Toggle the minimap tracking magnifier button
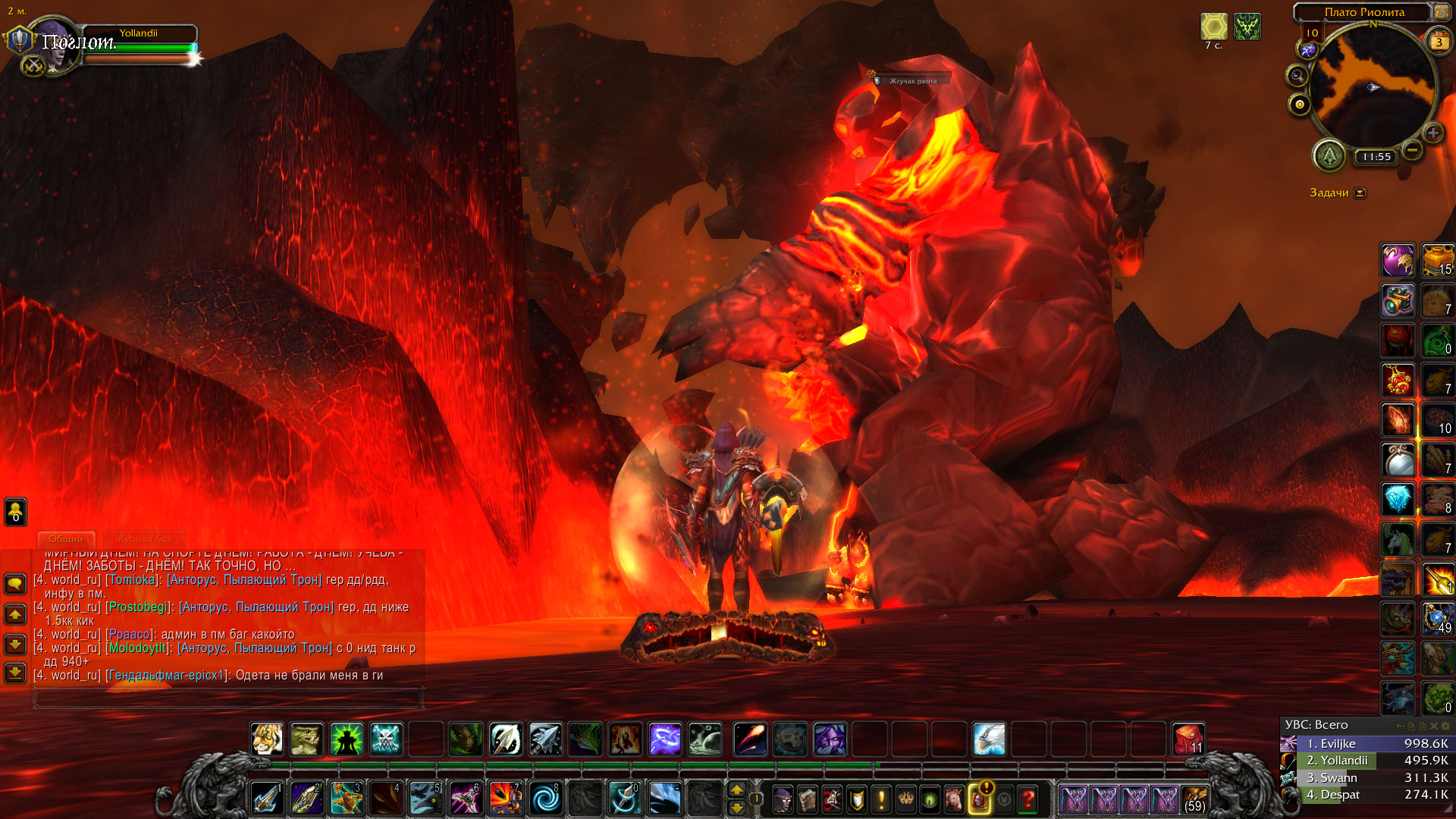 point(1298,76)
